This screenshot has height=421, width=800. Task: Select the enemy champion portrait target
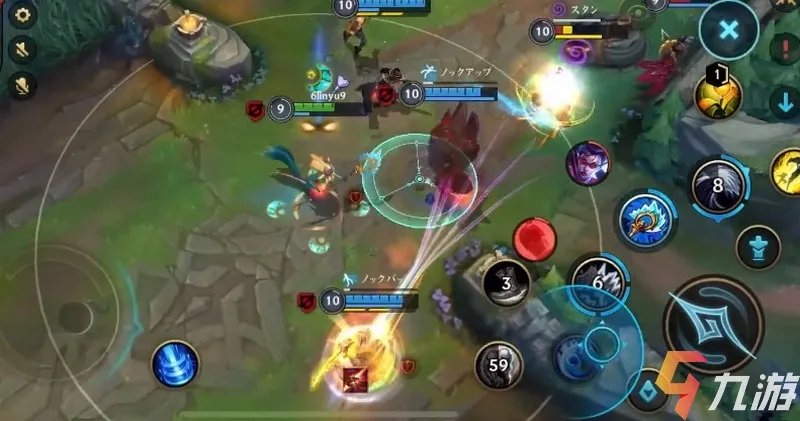tap(588, 163)
